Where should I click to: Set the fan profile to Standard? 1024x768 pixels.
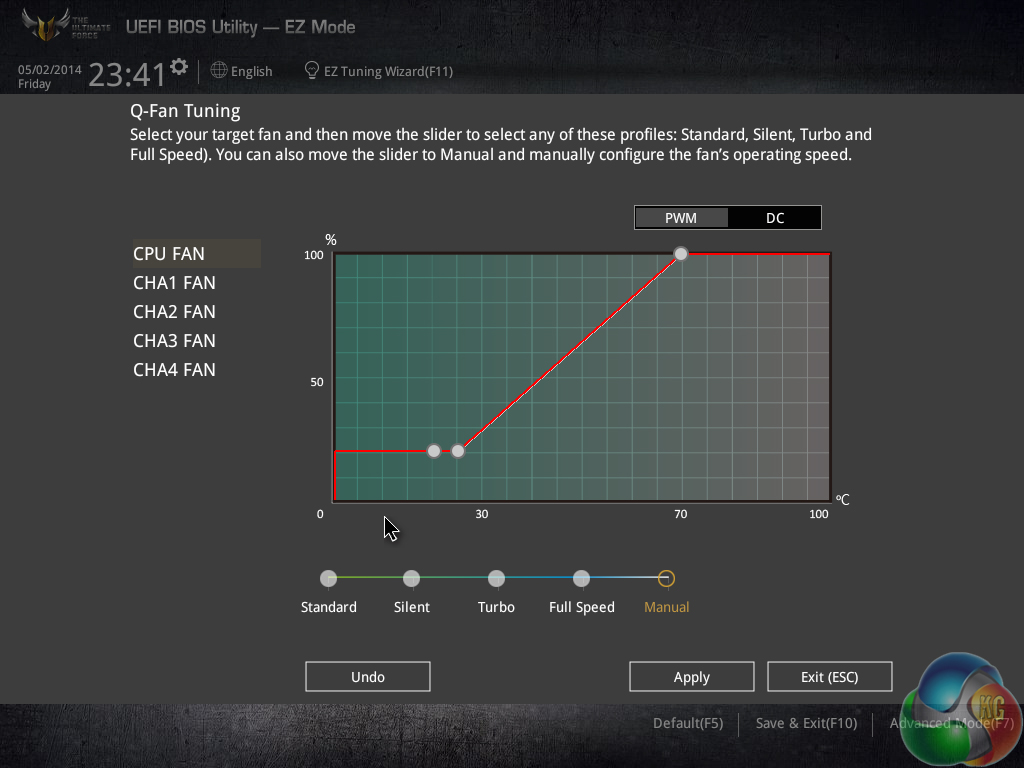328,578
